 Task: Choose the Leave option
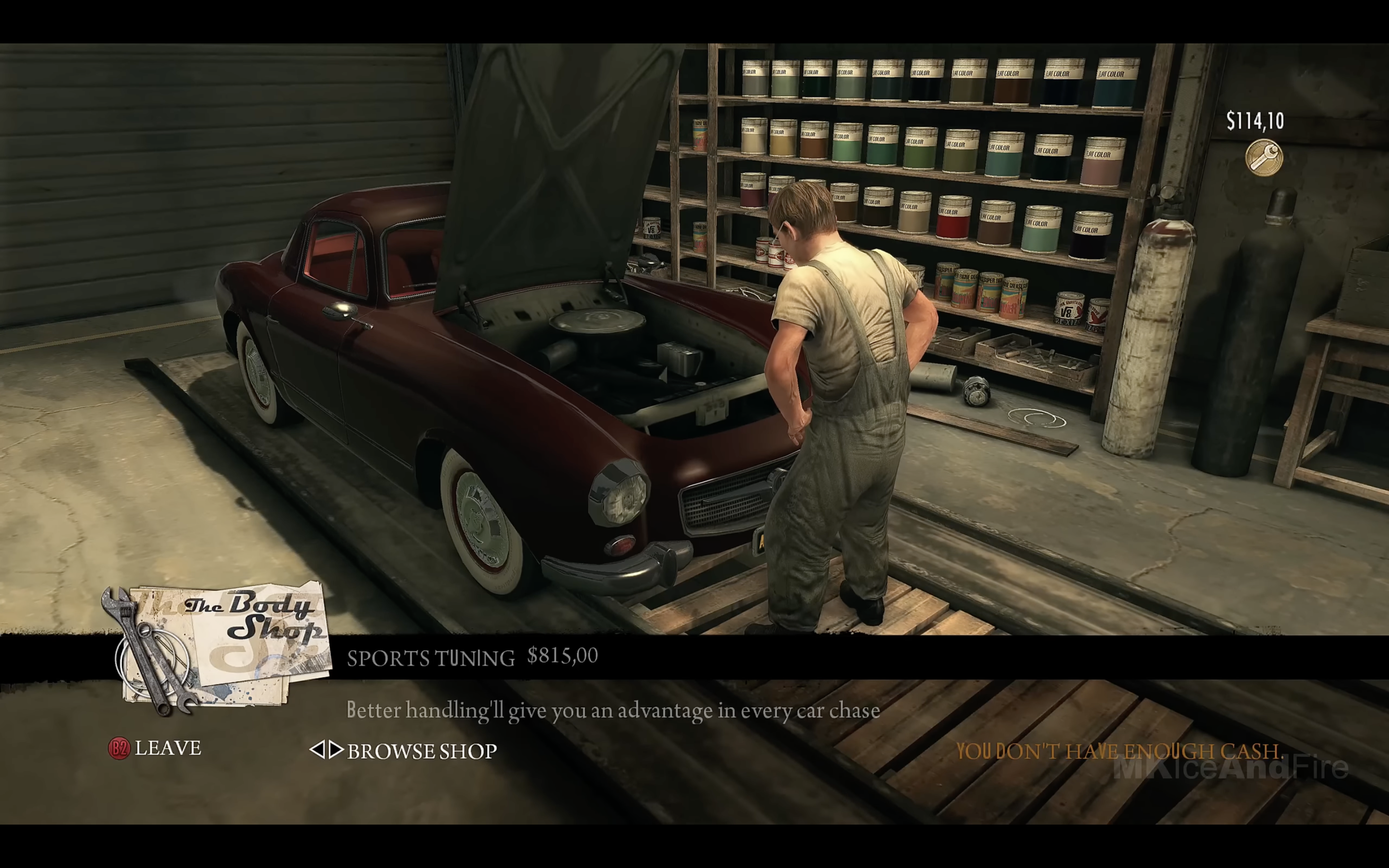(167, 748)
